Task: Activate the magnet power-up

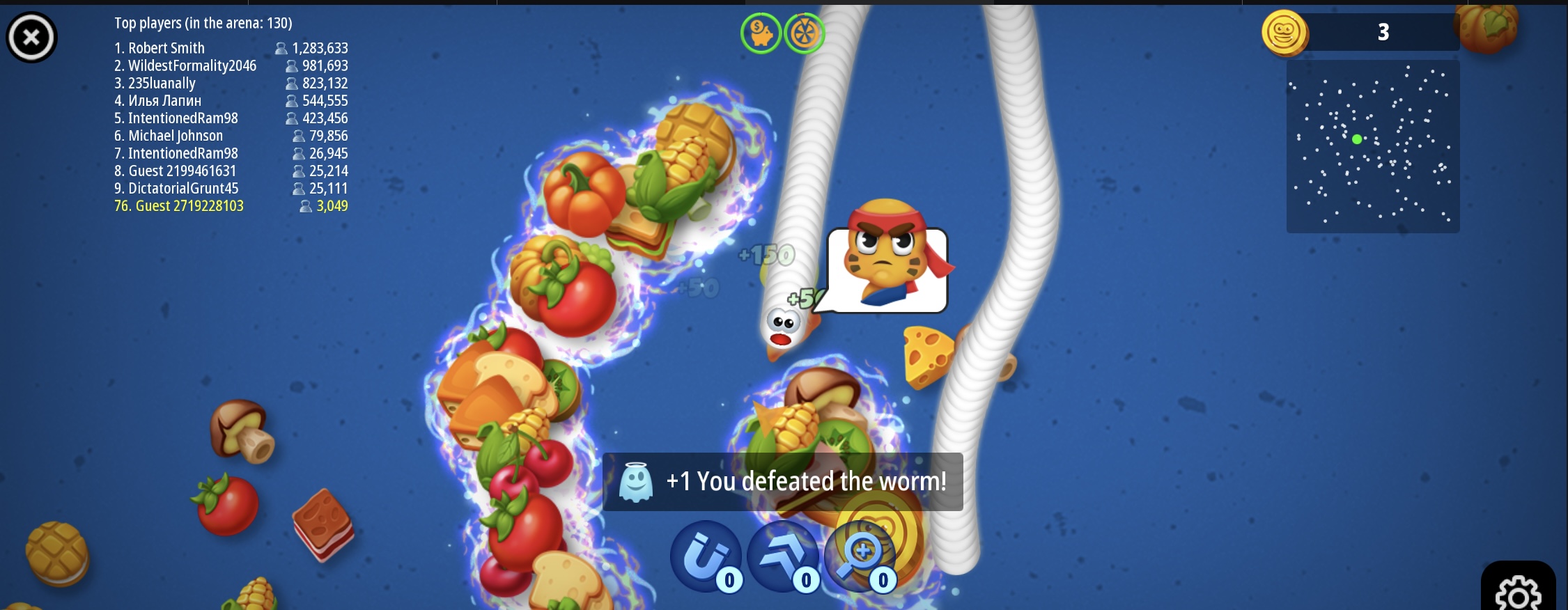Action: click(x=706, y=556)
